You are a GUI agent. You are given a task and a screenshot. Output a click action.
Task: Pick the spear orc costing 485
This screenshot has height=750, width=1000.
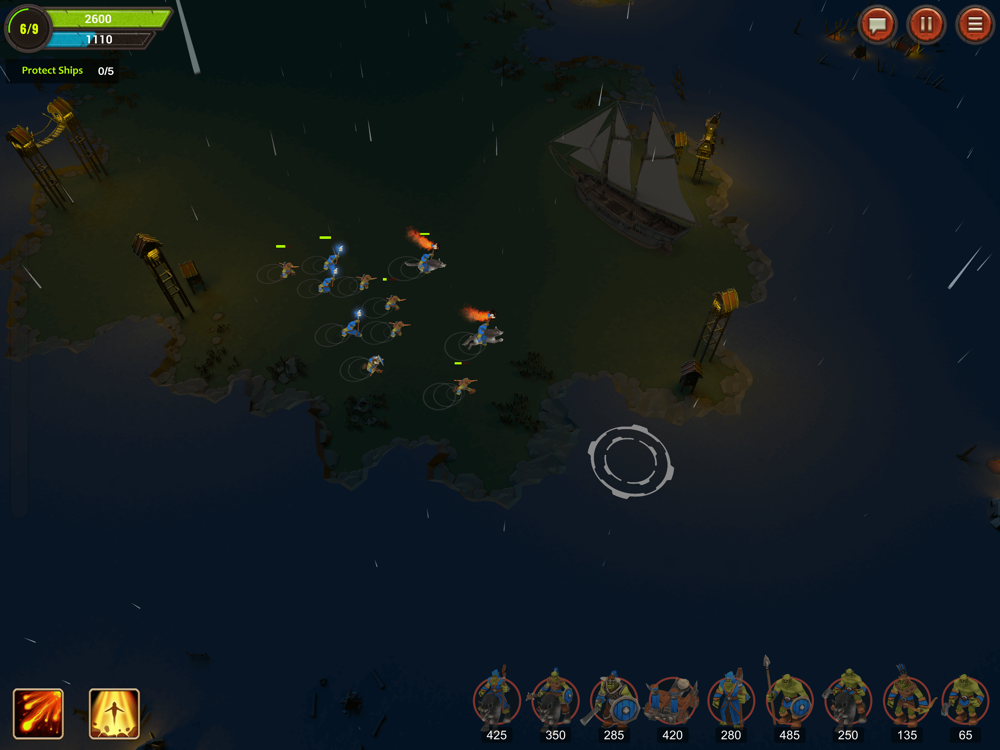click(790, 701)
